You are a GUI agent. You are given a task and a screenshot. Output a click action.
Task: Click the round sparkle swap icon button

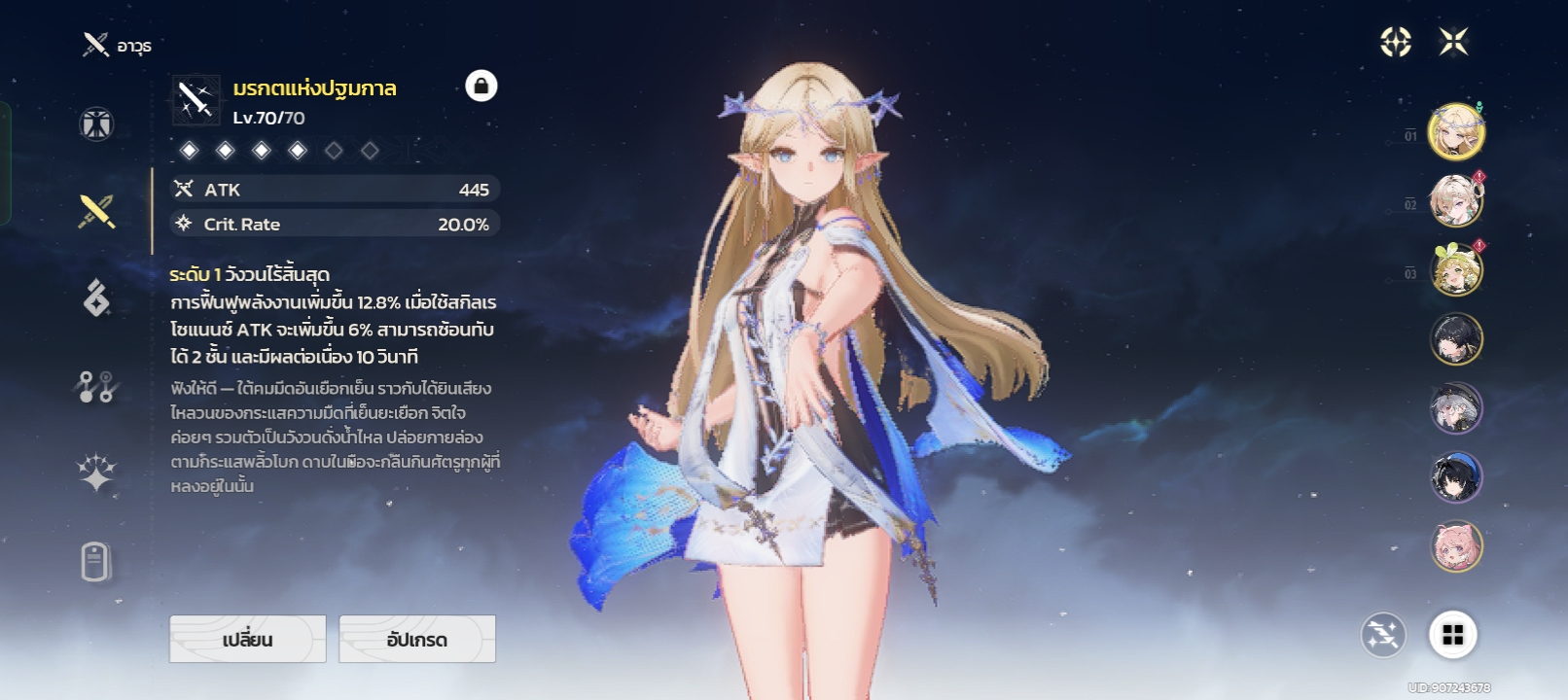[1382, 636]
